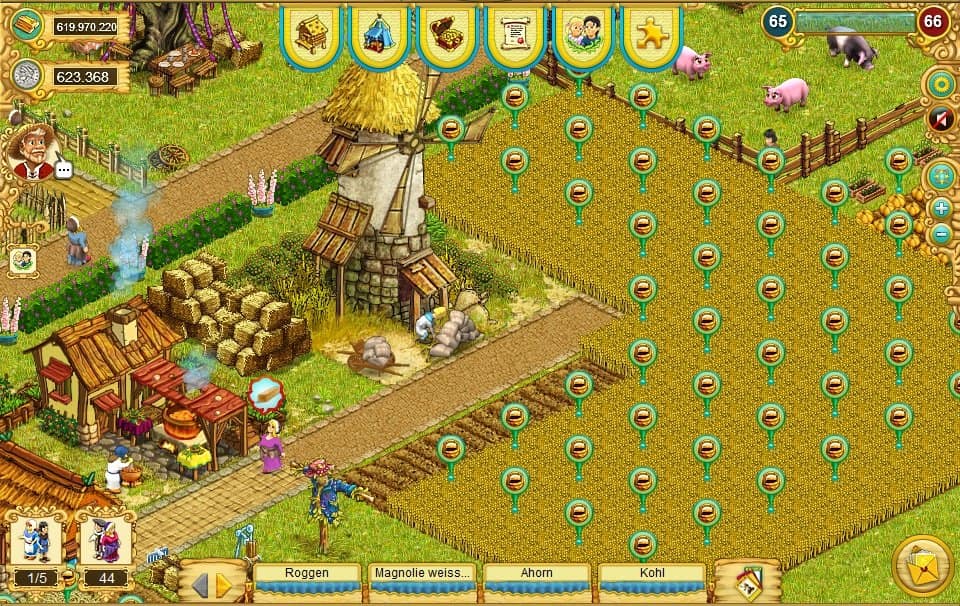Choose the Kohl seed slot

click(x=652, y=575)
